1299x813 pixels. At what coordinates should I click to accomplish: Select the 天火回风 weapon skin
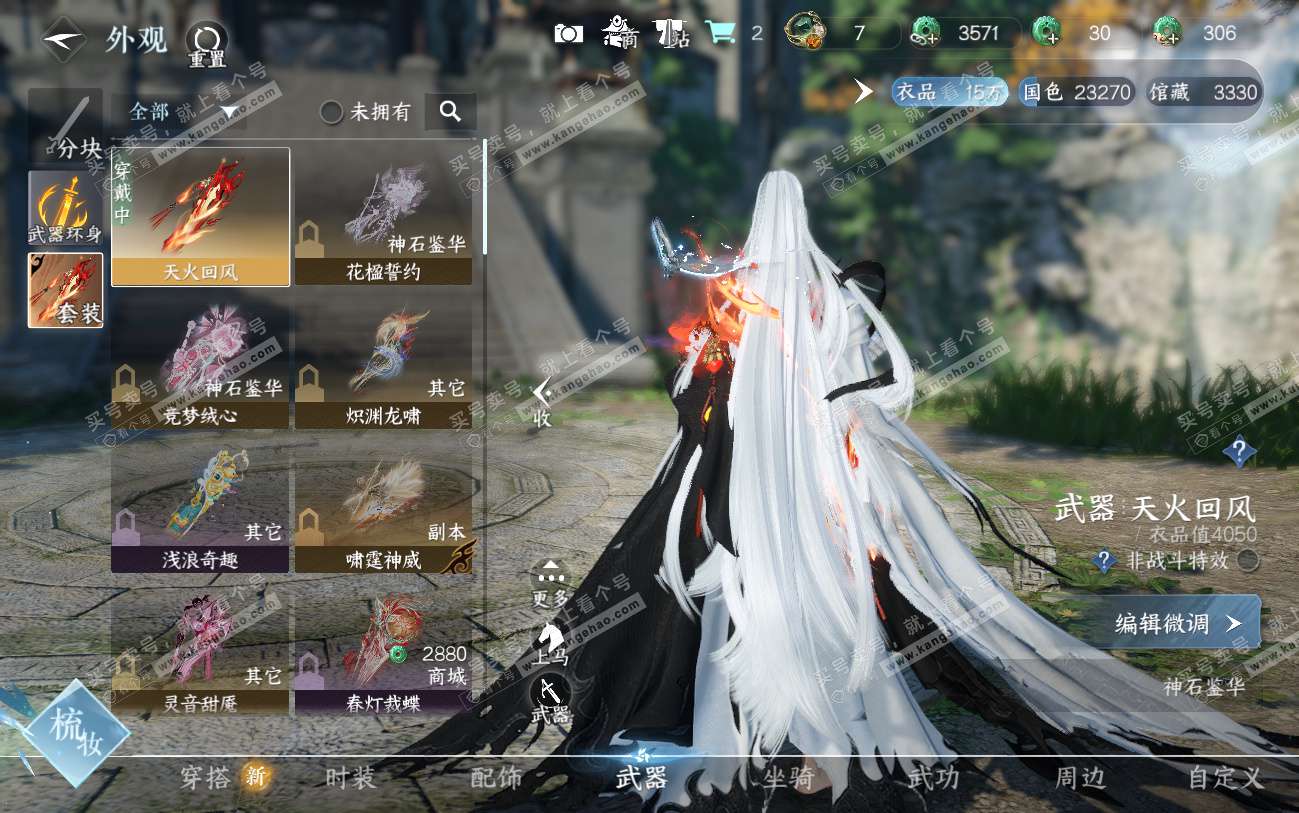(201, 217)
